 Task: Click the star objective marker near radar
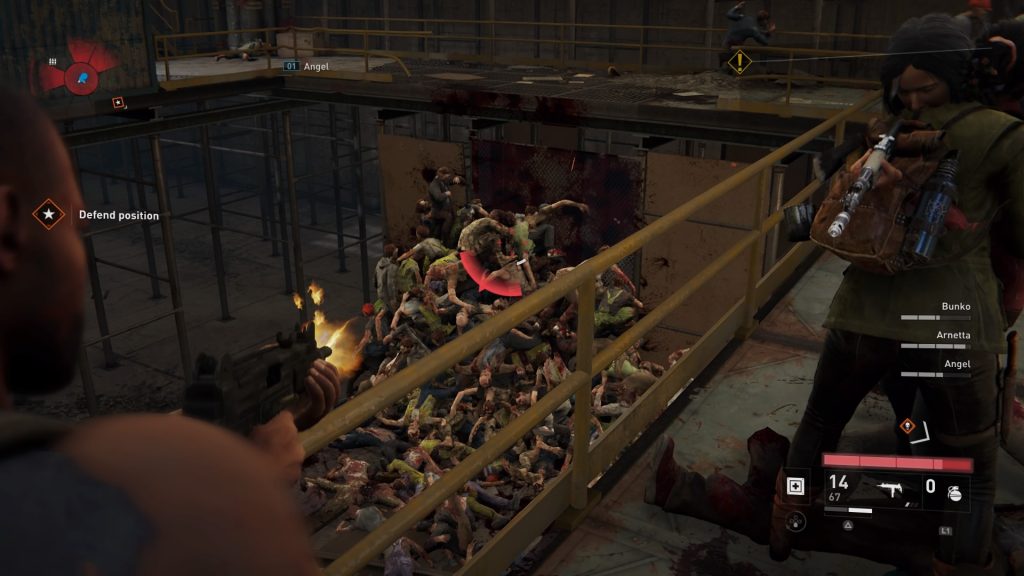coord(118,101)
